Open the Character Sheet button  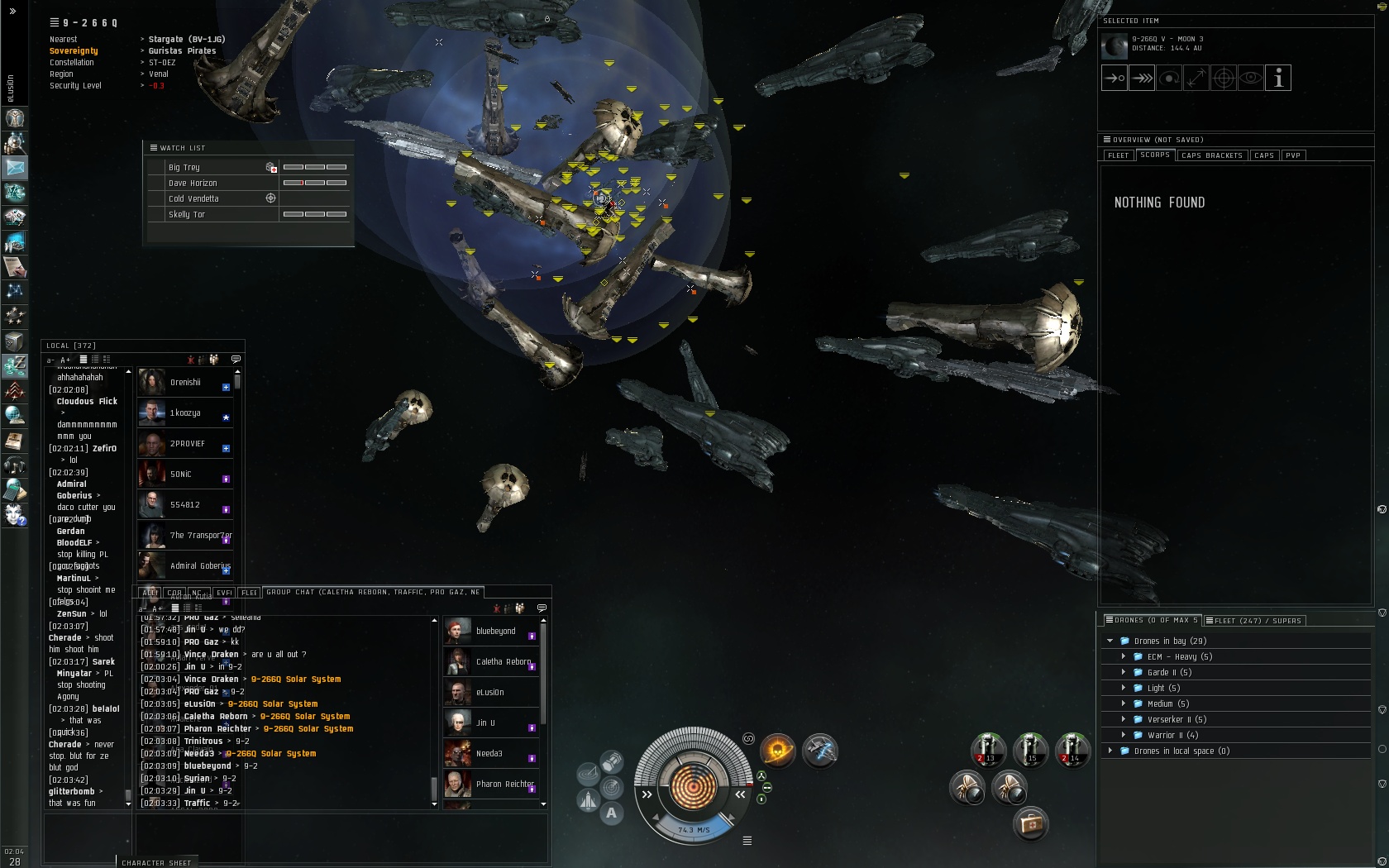coord(156,862)
